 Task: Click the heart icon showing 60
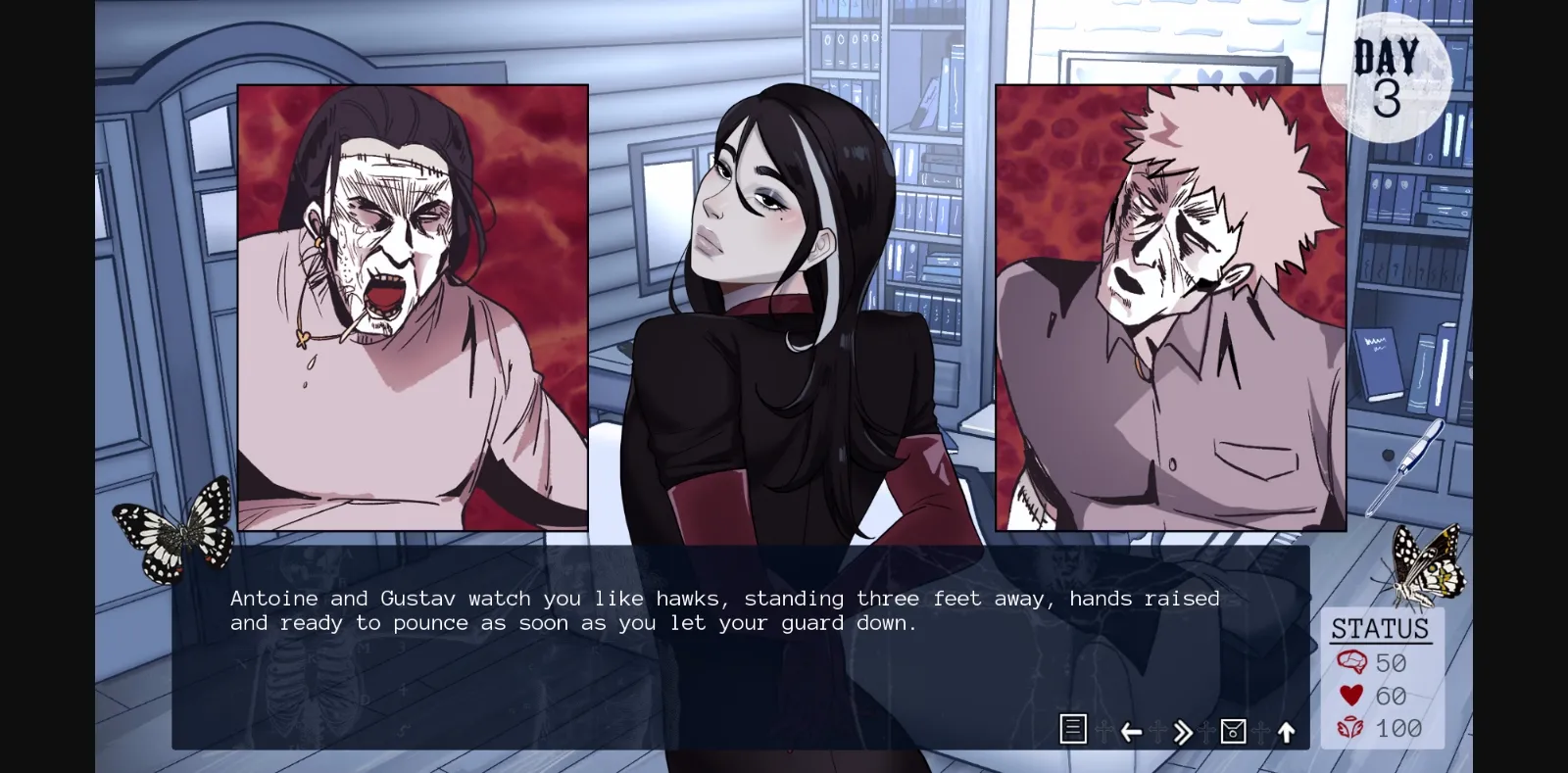(x=1350, y=697)
